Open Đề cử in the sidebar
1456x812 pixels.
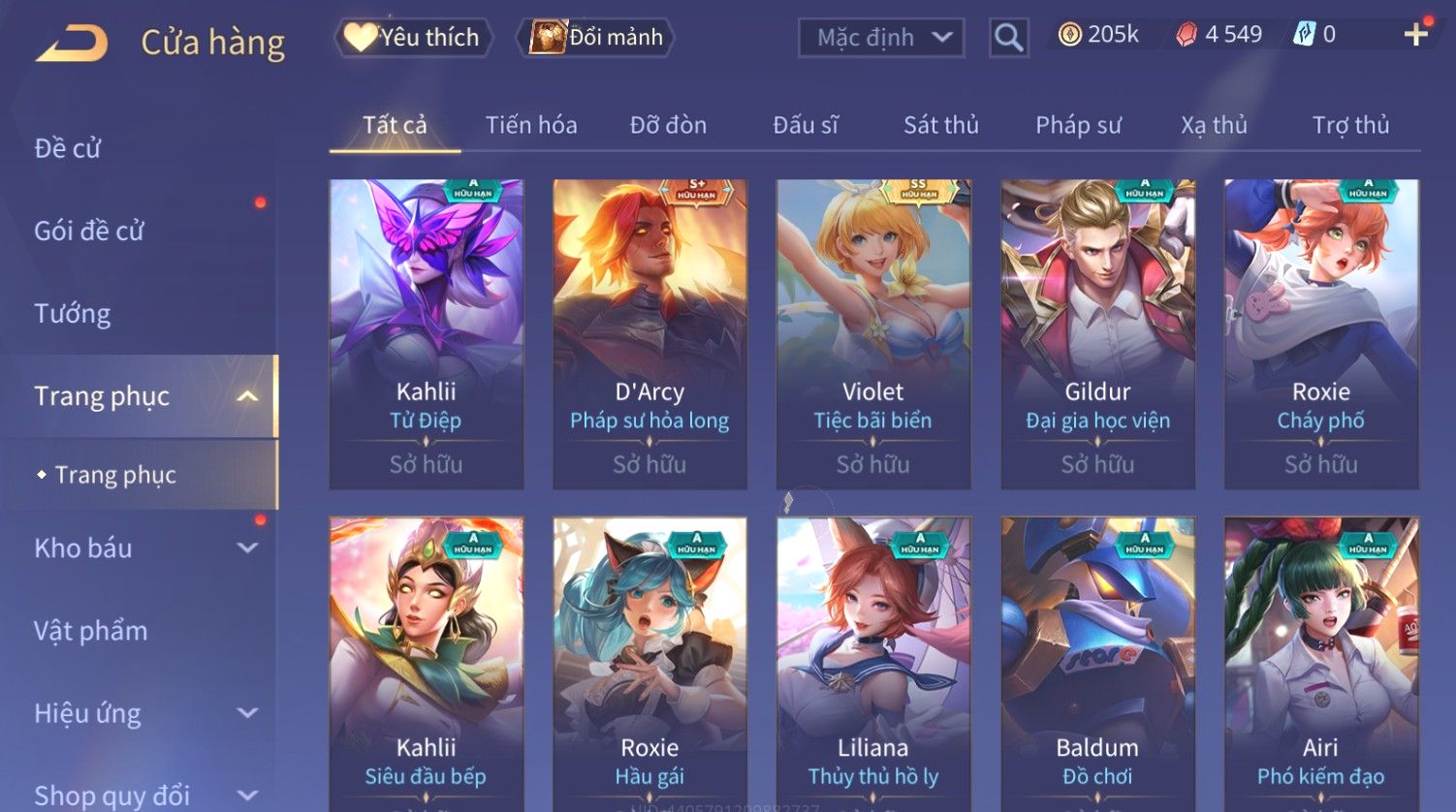(68, 148)
